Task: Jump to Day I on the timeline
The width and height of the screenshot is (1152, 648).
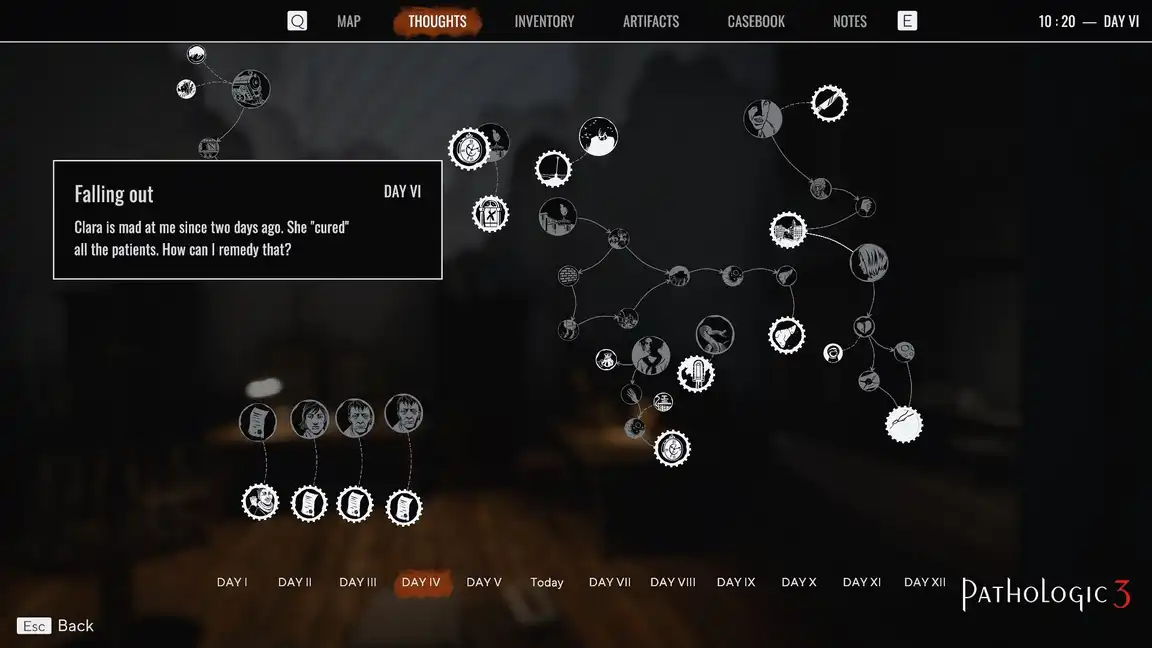Action: point(232,582)
